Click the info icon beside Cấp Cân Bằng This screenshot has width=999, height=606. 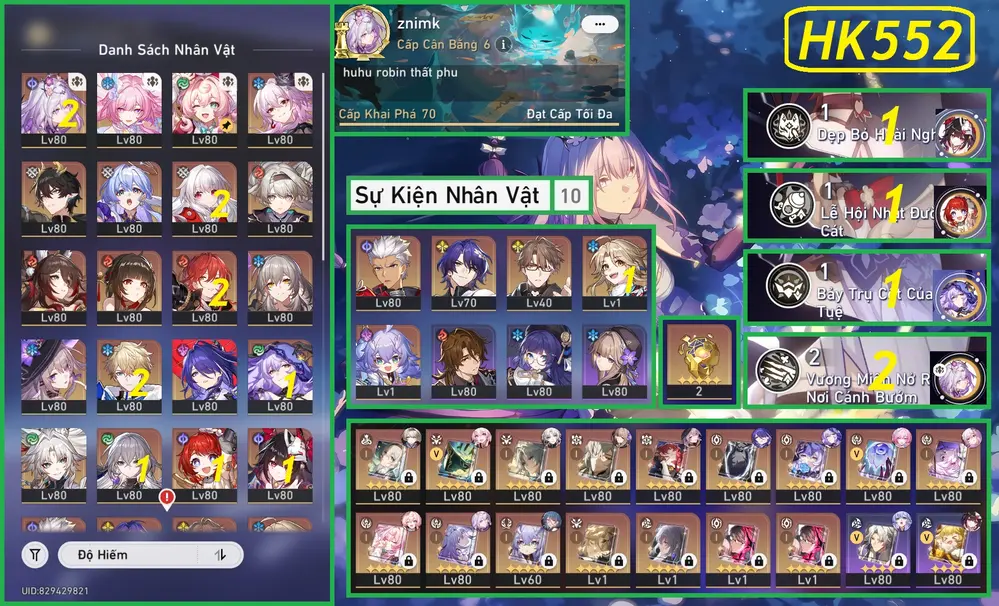(504, 45)
